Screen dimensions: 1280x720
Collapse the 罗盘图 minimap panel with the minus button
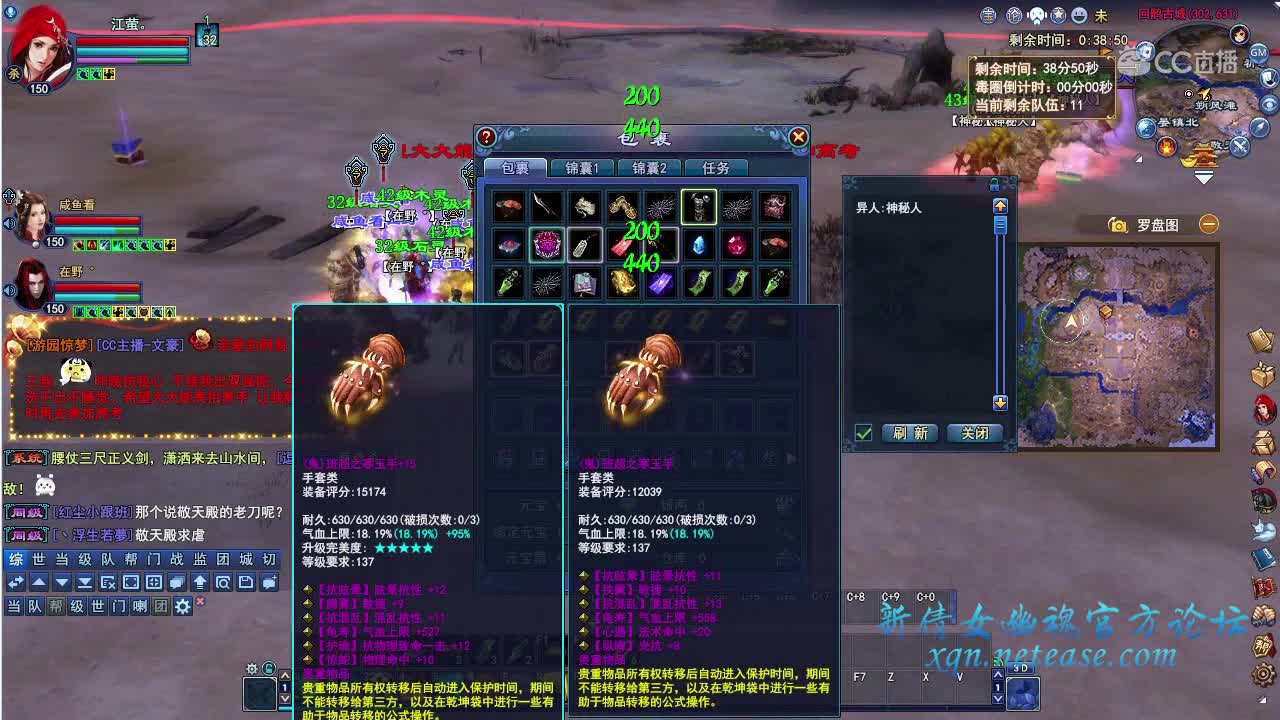(1208, 224)
